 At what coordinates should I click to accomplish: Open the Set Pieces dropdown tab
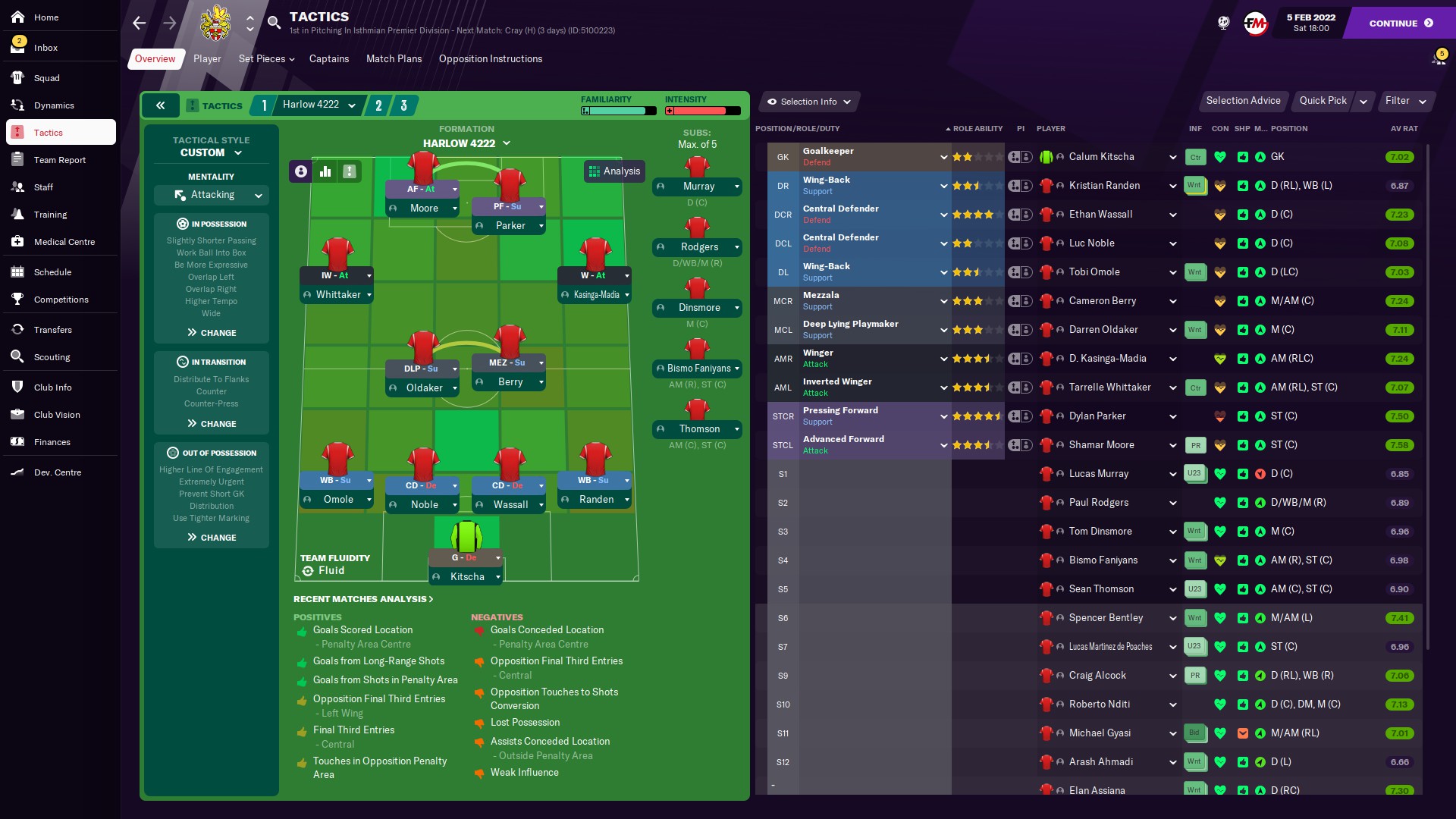point(266,59)
